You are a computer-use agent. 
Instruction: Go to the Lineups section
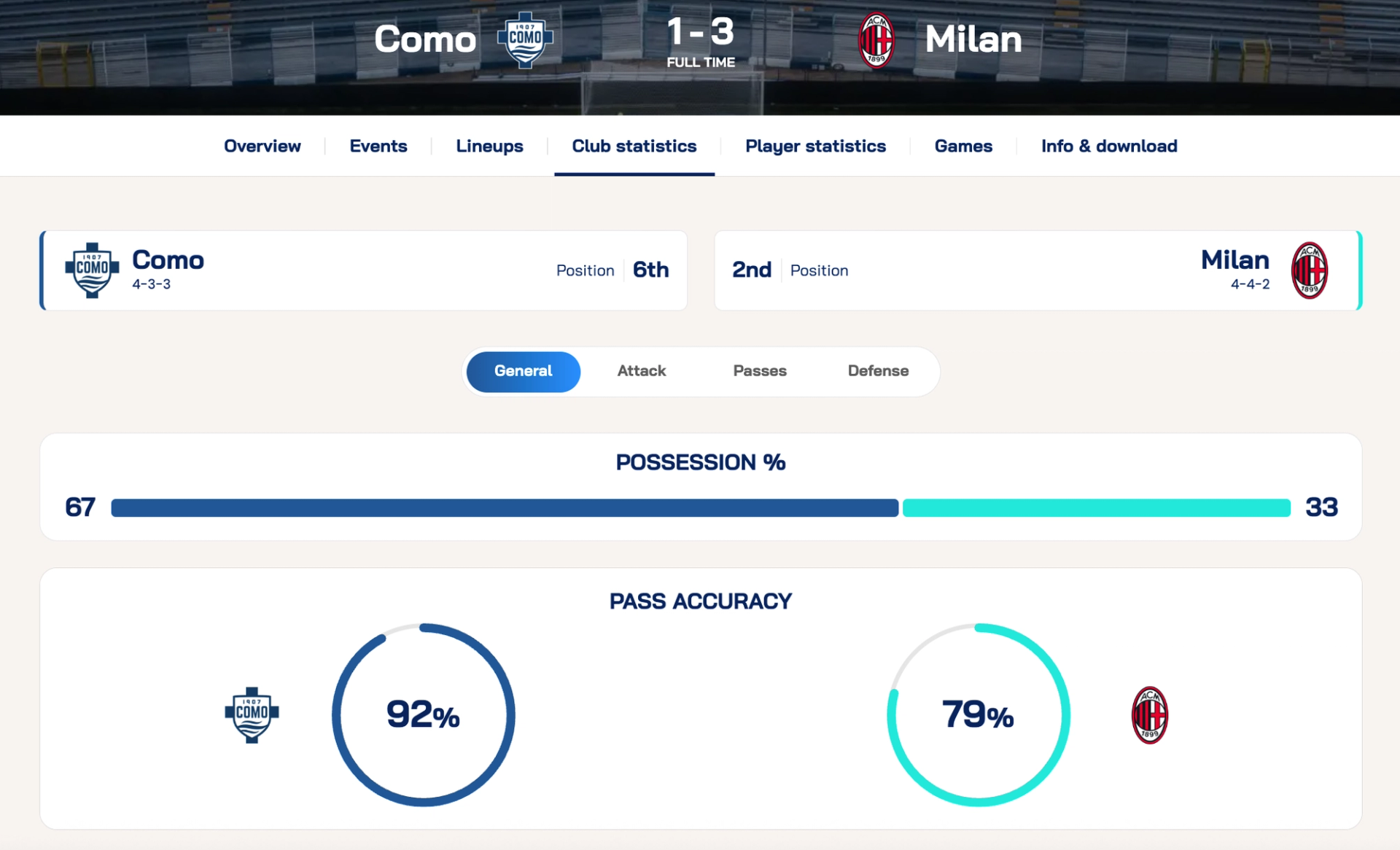point(489,146)
